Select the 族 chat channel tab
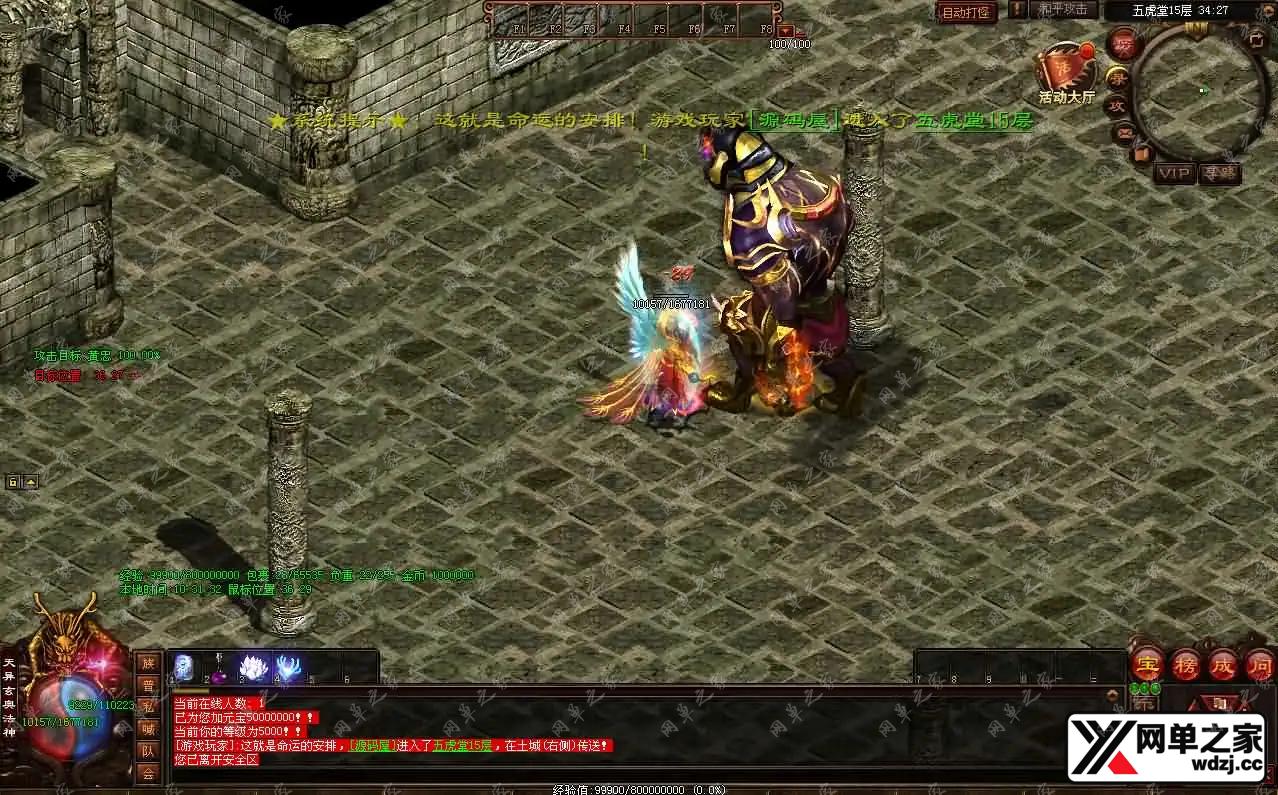The width and height of the screenshot is (1278, 795). pyautogui.click(x=148, y=662)
